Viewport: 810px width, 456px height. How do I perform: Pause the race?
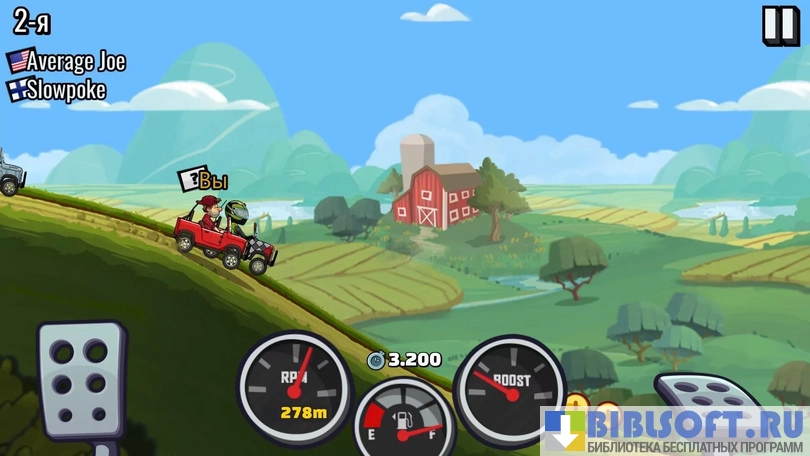pyautogui.click(x=779, y=25)
